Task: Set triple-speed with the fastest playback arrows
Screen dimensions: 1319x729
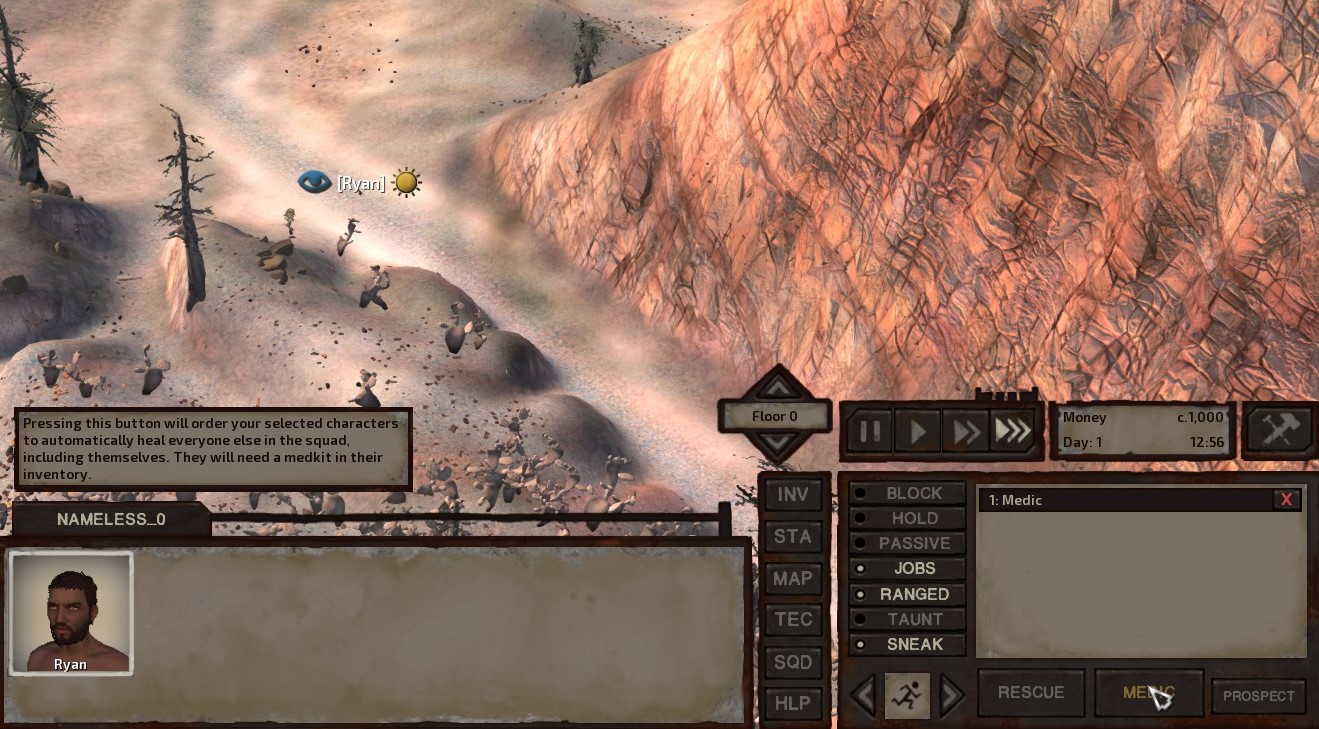Action: [1012, 430]
